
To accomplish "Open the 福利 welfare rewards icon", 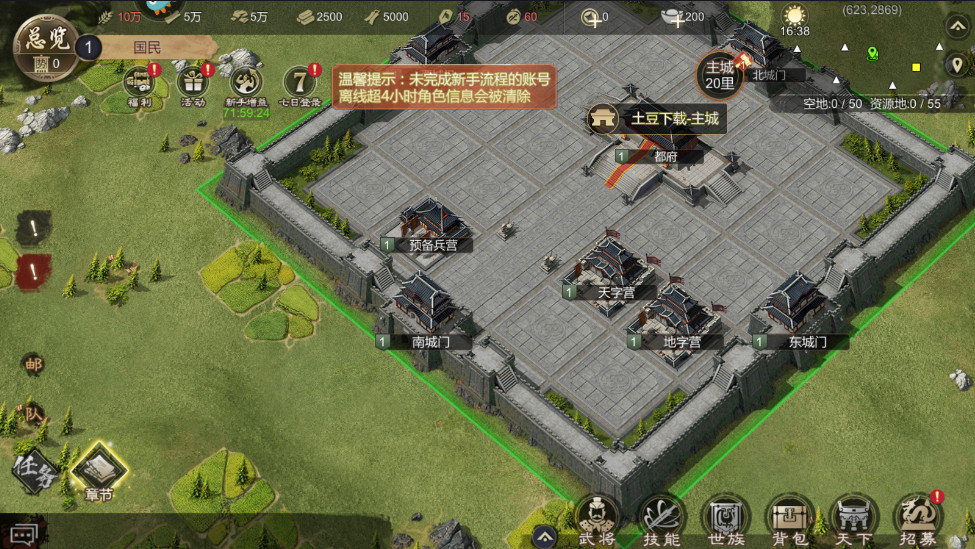I will 138,84.
